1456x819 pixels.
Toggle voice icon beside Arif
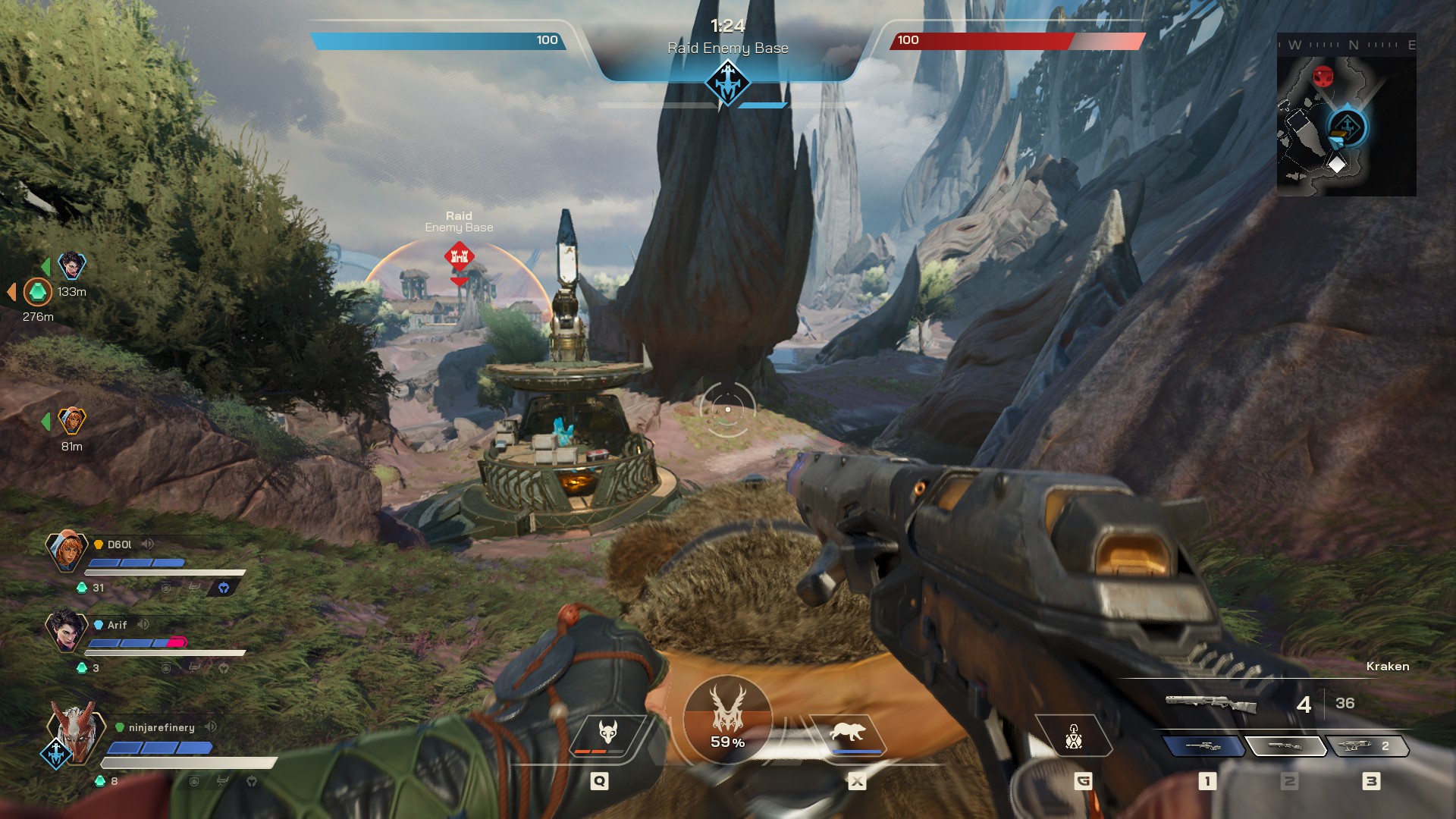pyautogui.click(x=143, y=624)
